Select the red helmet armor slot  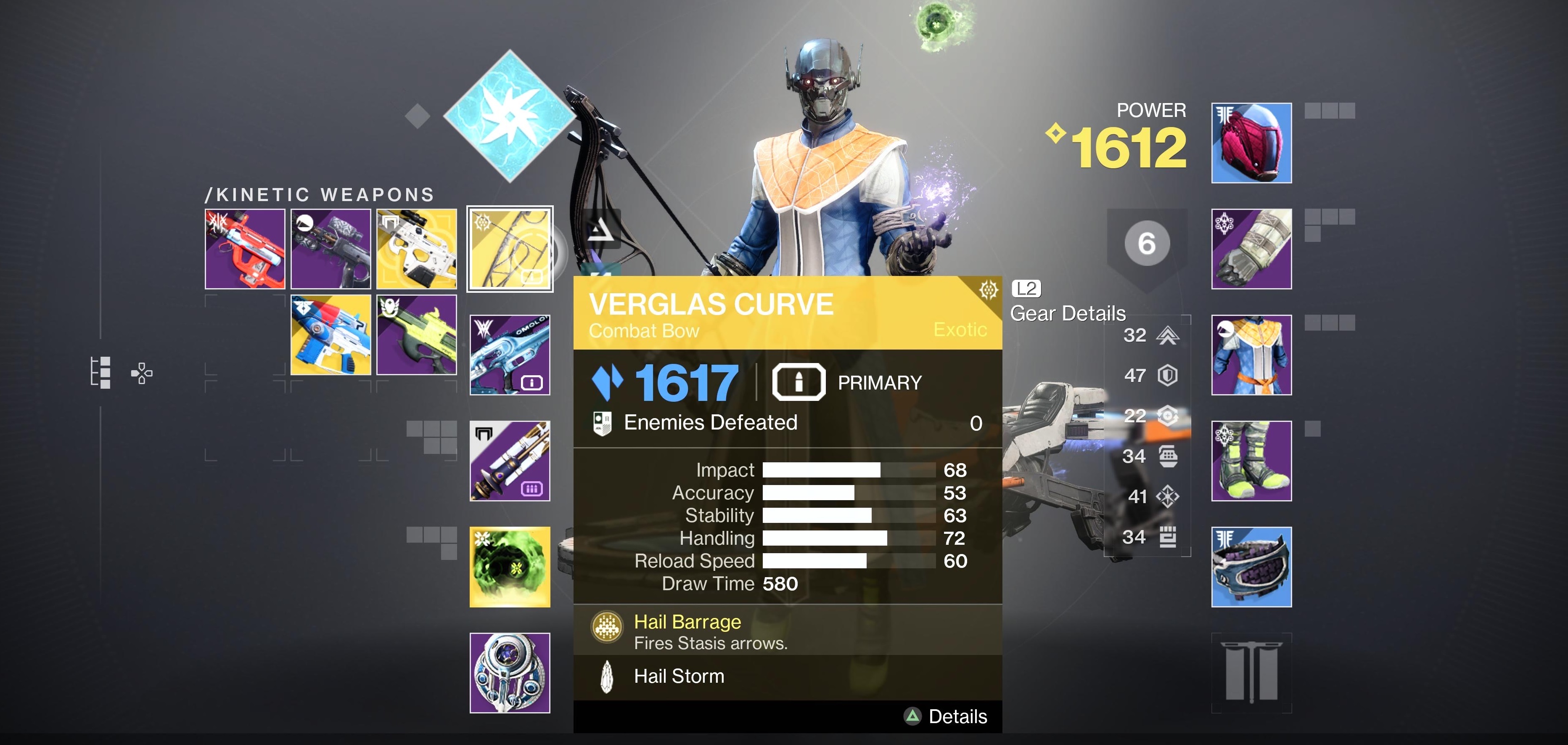click(x=1251, y=143)
